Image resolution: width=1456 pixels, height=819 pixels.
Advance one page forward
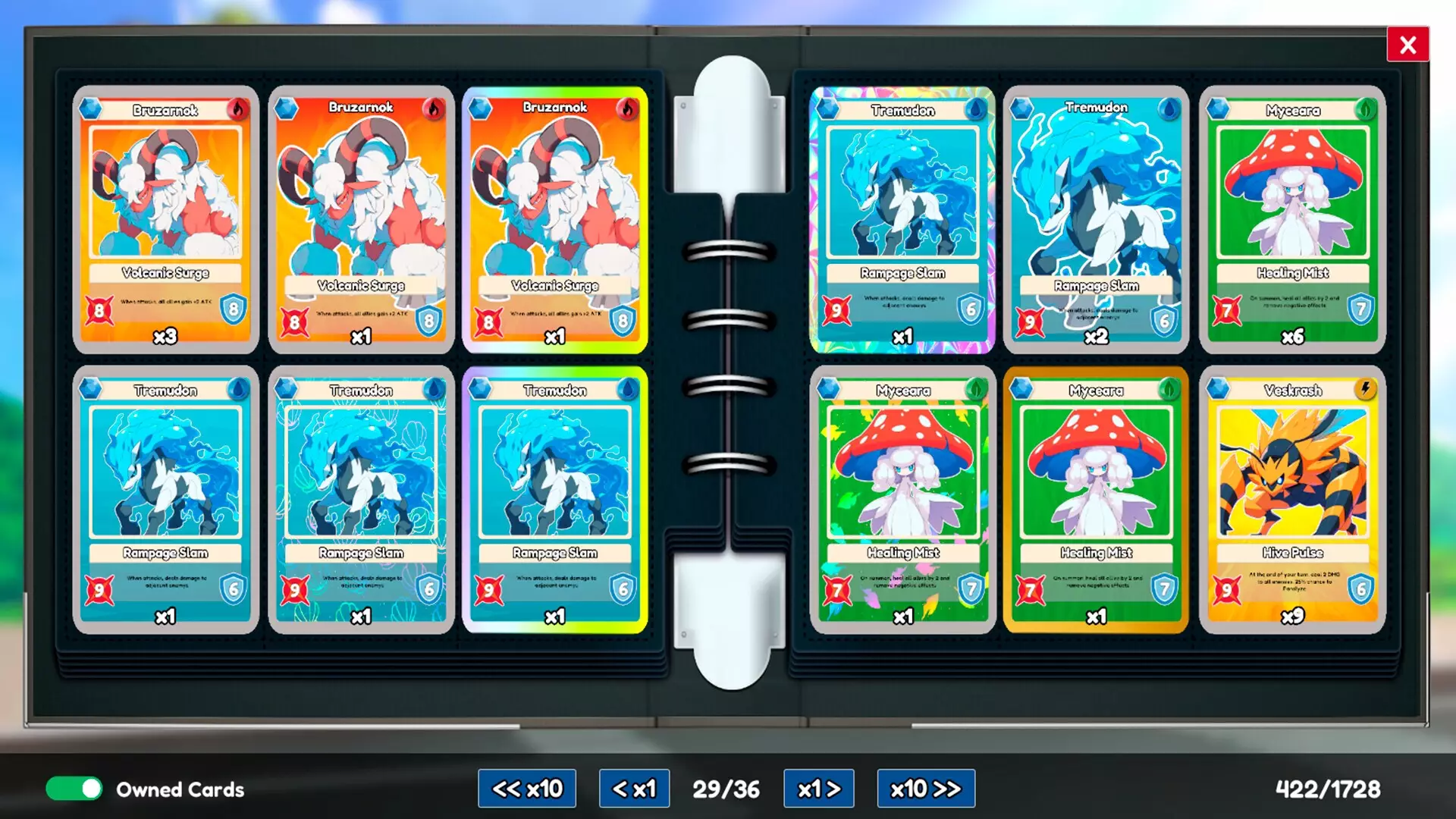(818, 789)
